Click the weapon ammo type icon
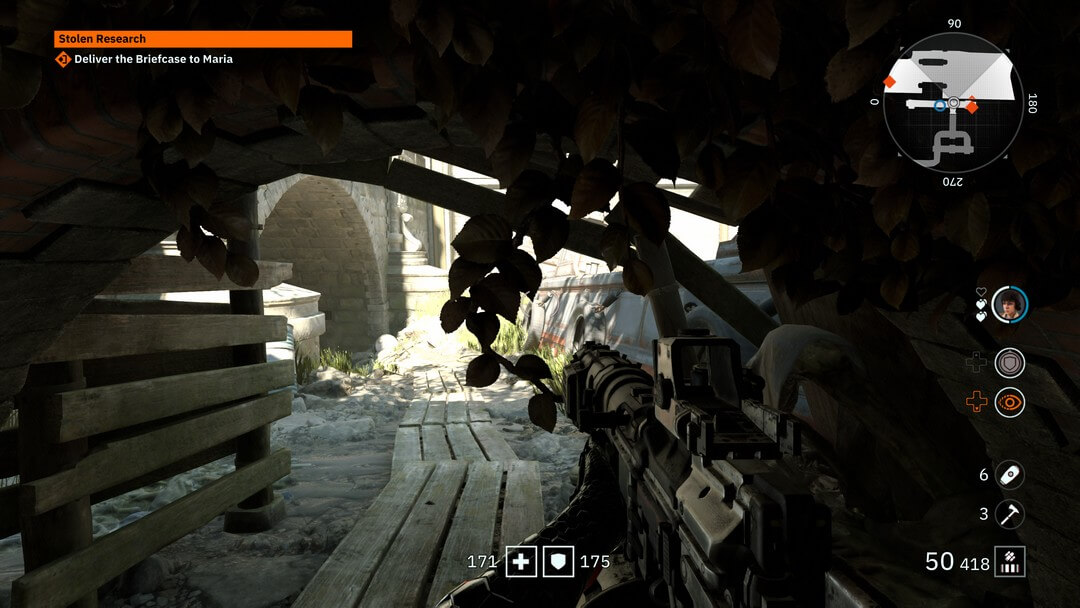The width and height of the screenshot is (1080, 608). 1010,562
